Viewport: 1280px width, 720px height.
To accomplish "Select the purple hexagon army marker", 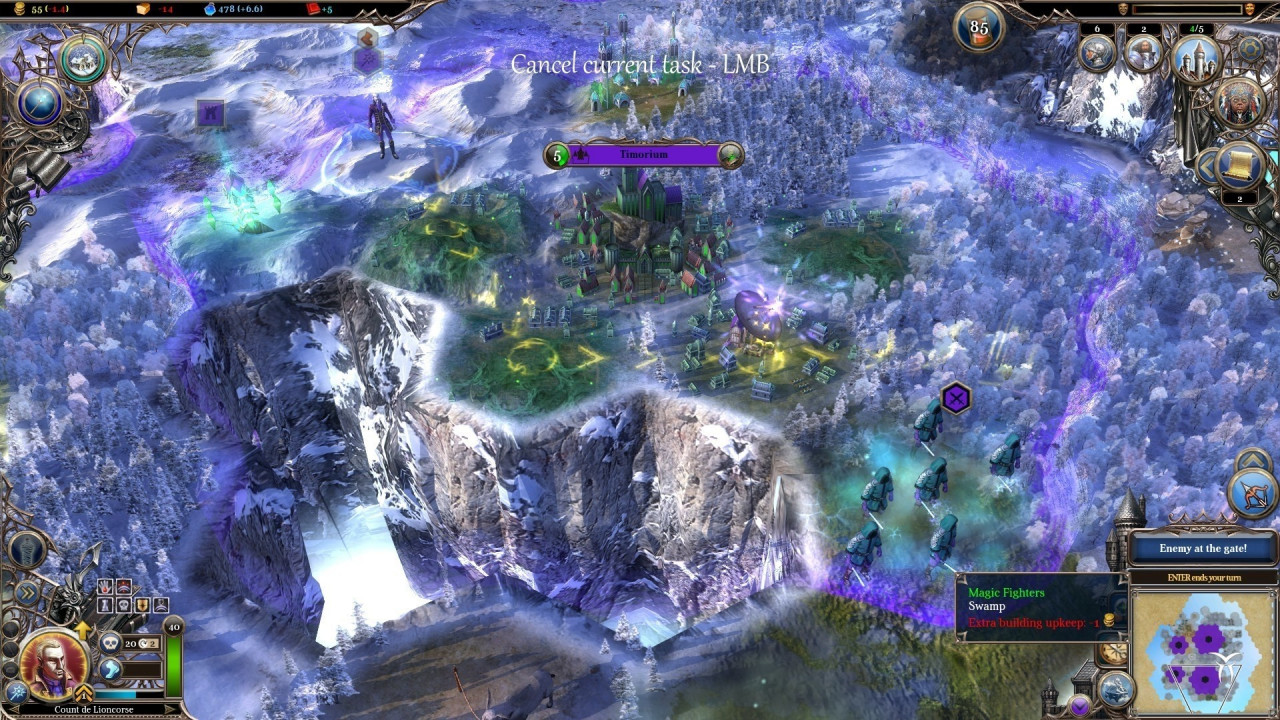I will [956, 398].
